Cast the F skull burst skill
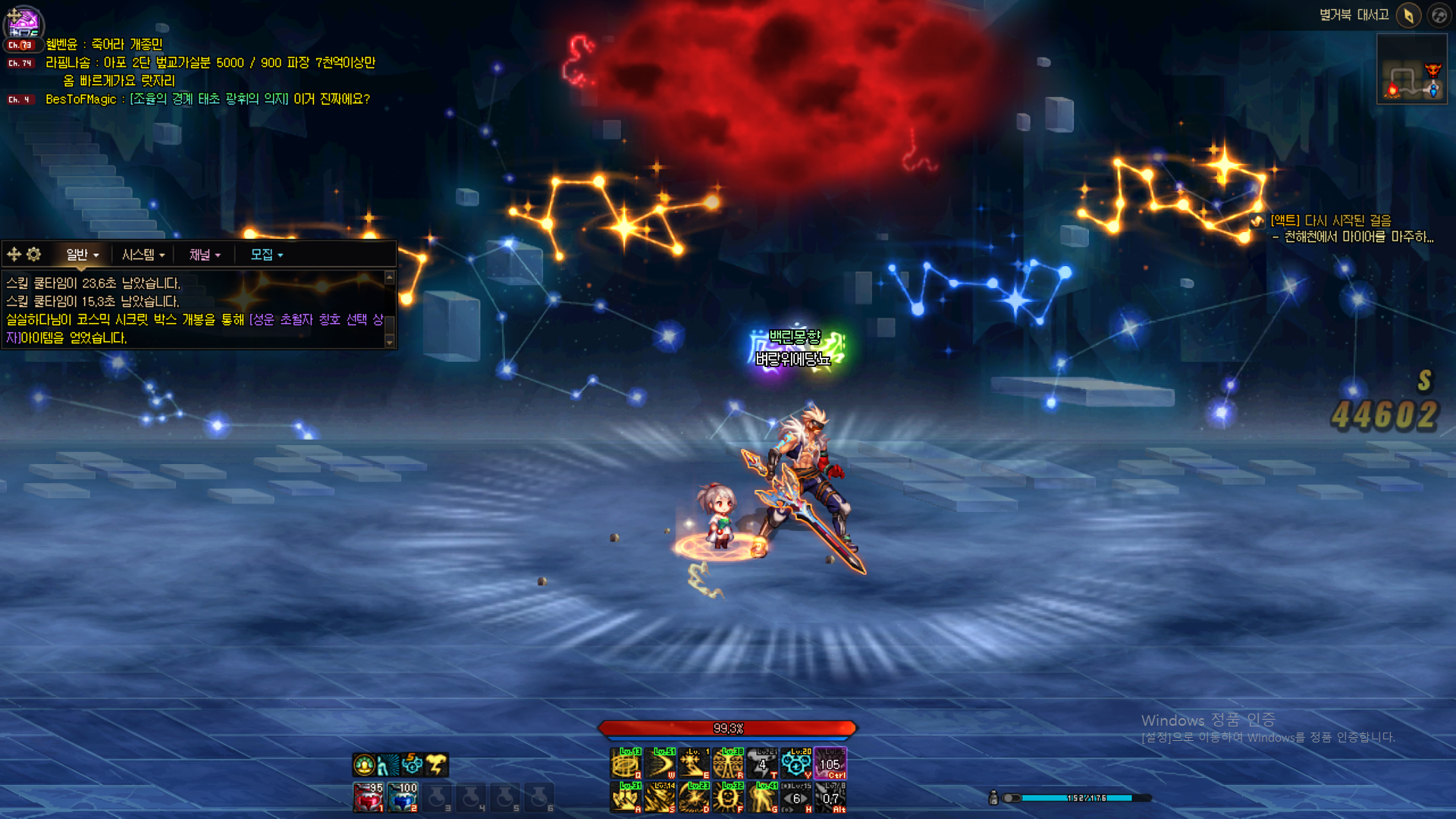The image size is (1456, 819). click(x=729, y=797)
